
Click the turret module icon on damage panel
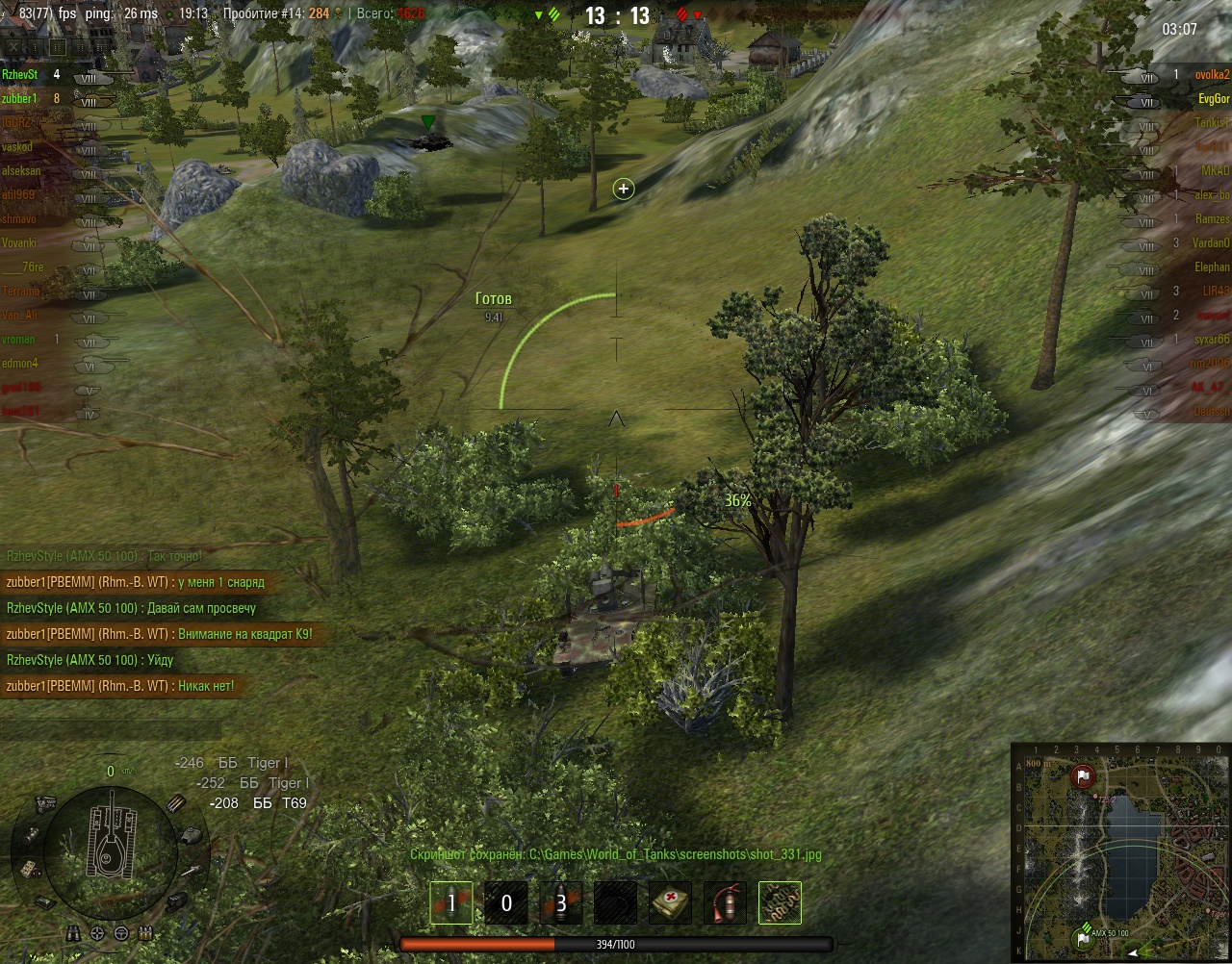point(191,835)
